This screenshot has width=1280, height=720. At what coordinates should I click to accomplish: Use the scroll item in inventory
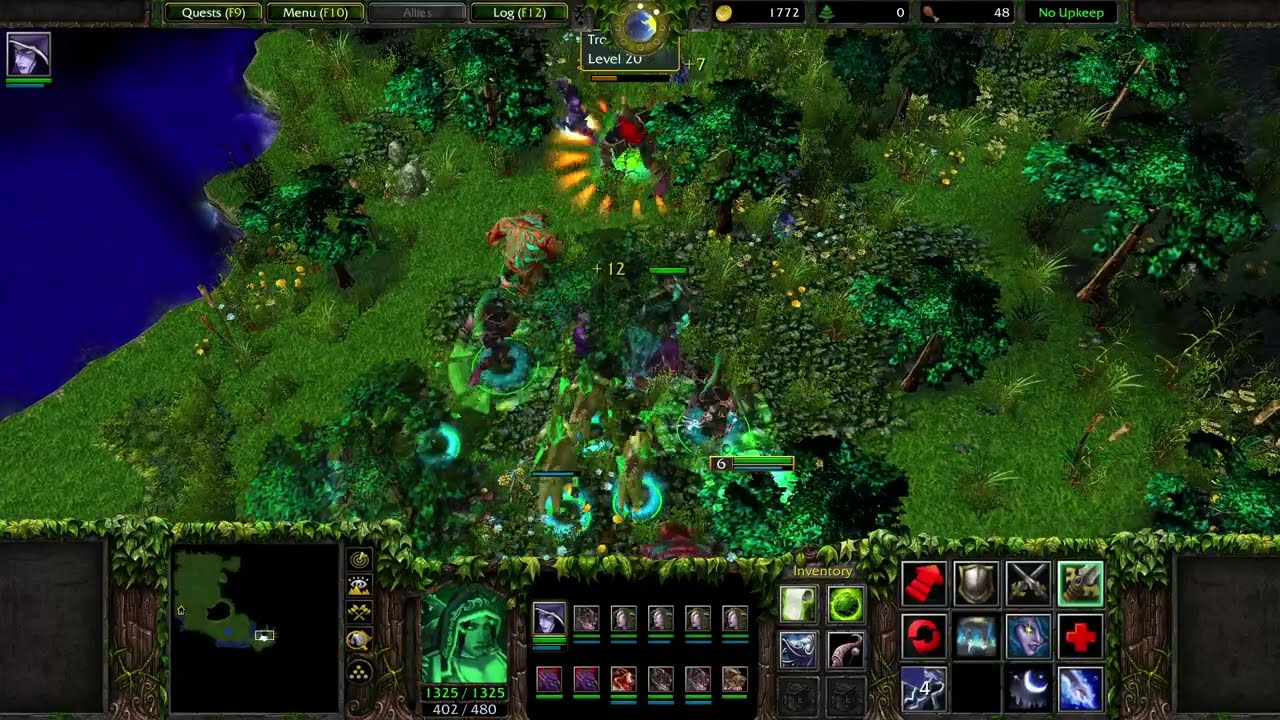[x=799, y=604]
